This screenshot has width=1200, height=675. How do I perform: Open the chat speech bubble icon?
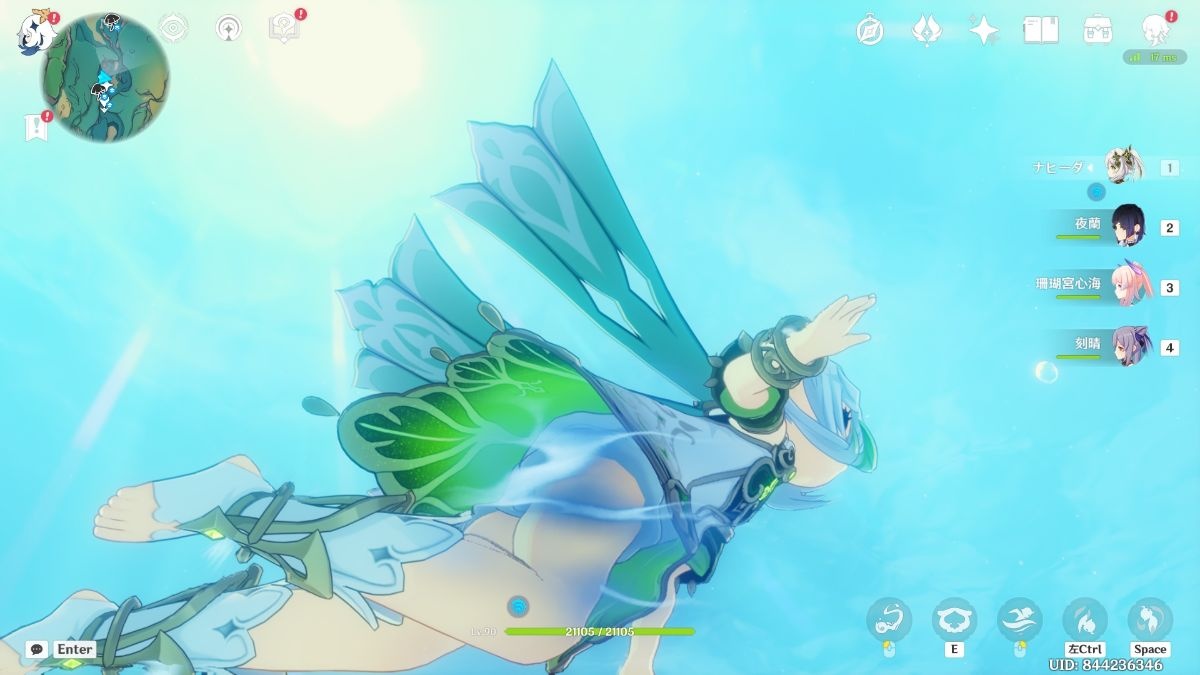pos(37,649)
